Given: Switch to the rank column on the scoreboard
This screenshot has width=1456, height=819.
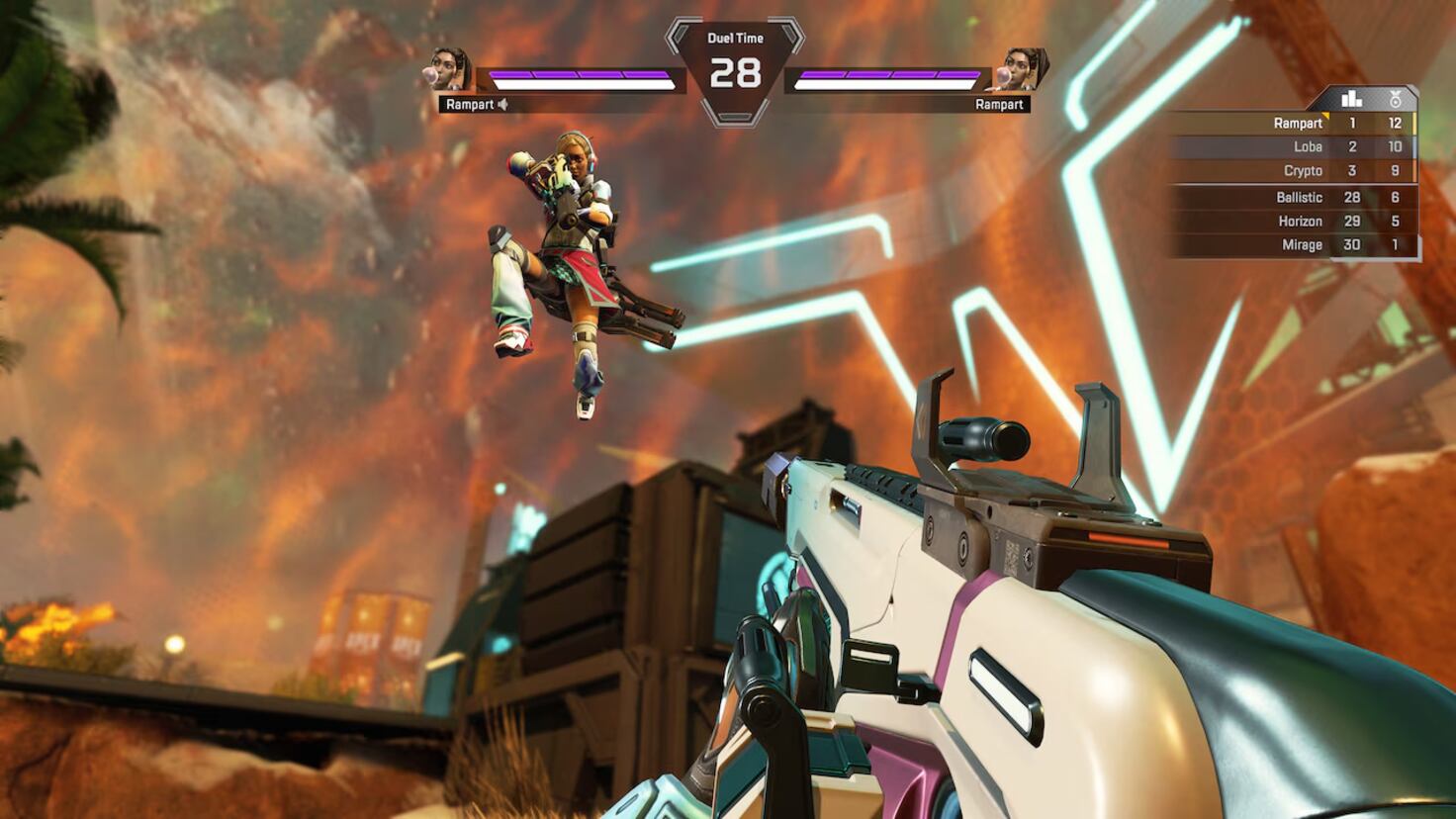Looking at the screenshot, I should (1352, 100).
